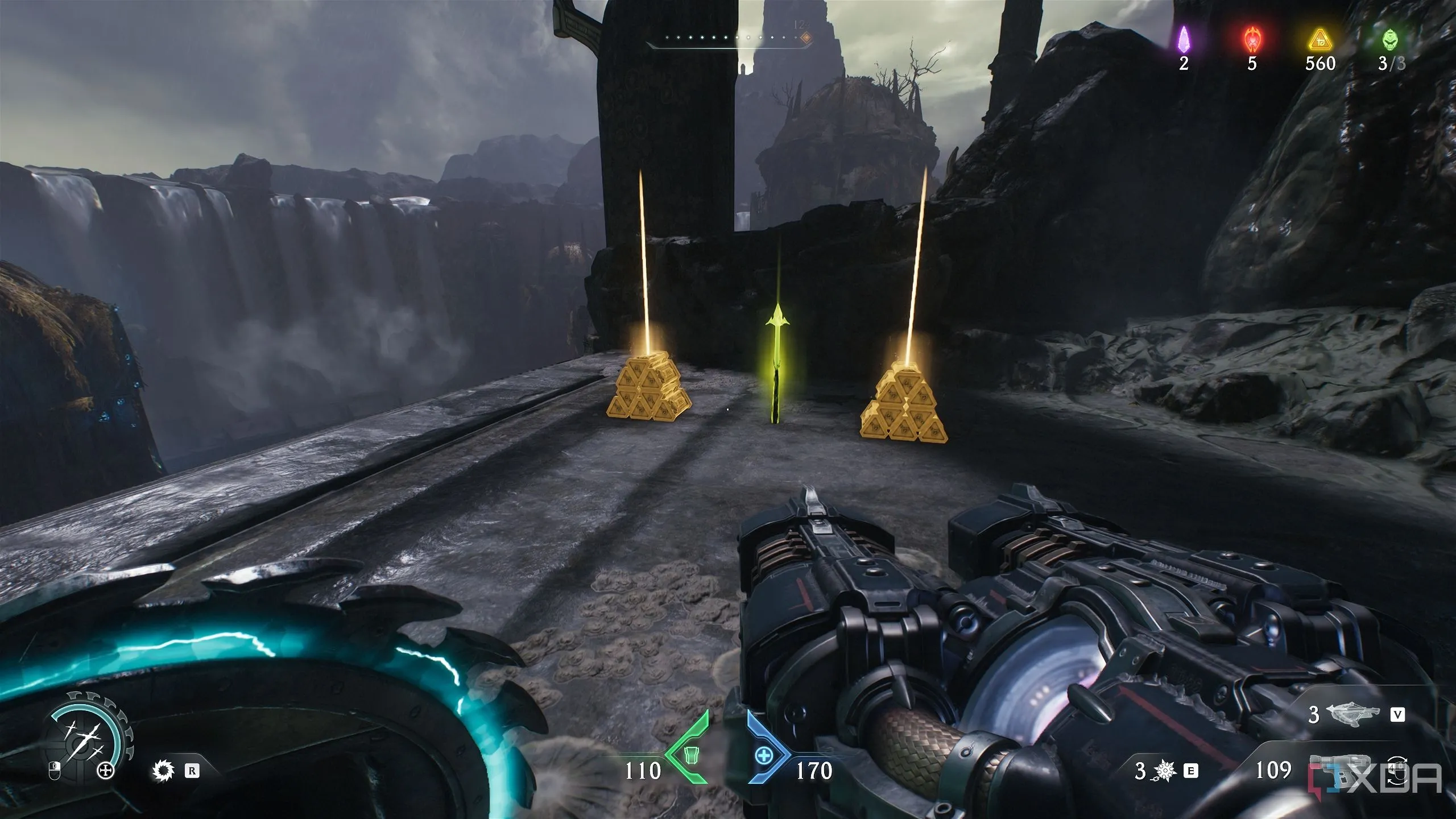The width and height of the screenshot is (1456, 819).
Task: Click the compass bar objective marker
Action: click(805, 38)
